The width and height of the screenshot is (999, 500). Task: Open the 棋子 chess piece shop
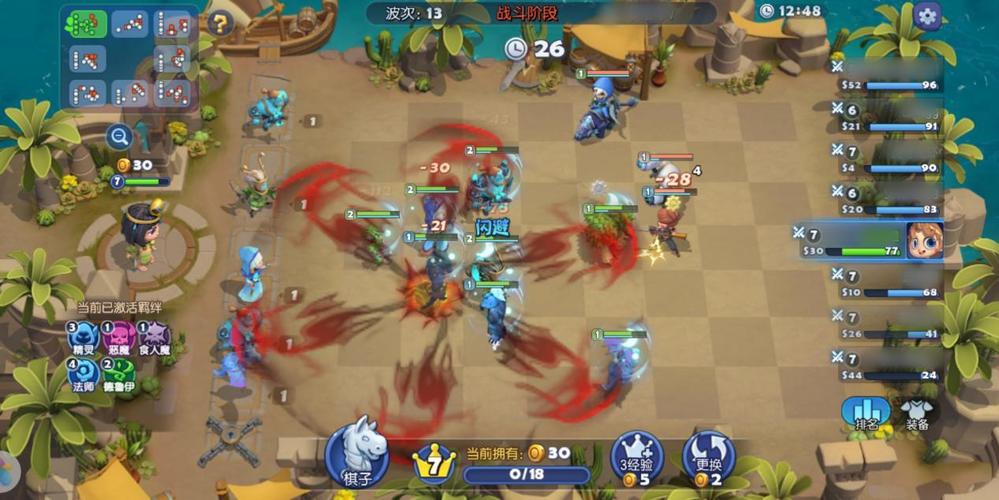click(357, 453)
